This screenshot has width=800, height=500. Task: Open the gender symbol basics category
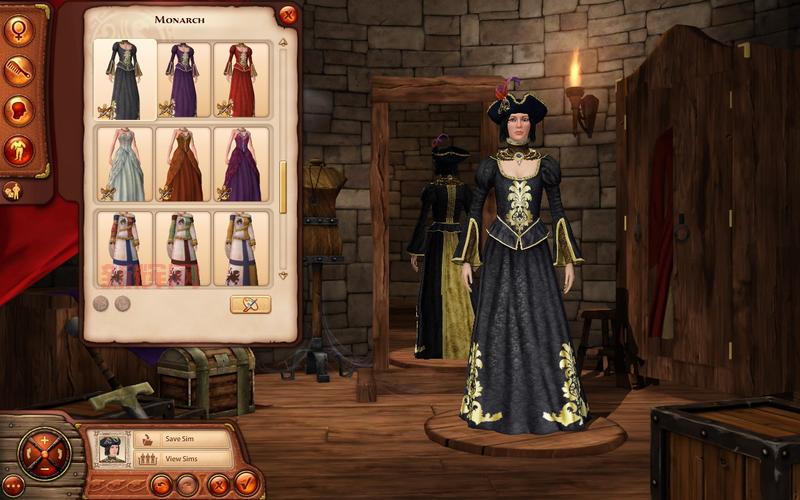coord(17,30)
